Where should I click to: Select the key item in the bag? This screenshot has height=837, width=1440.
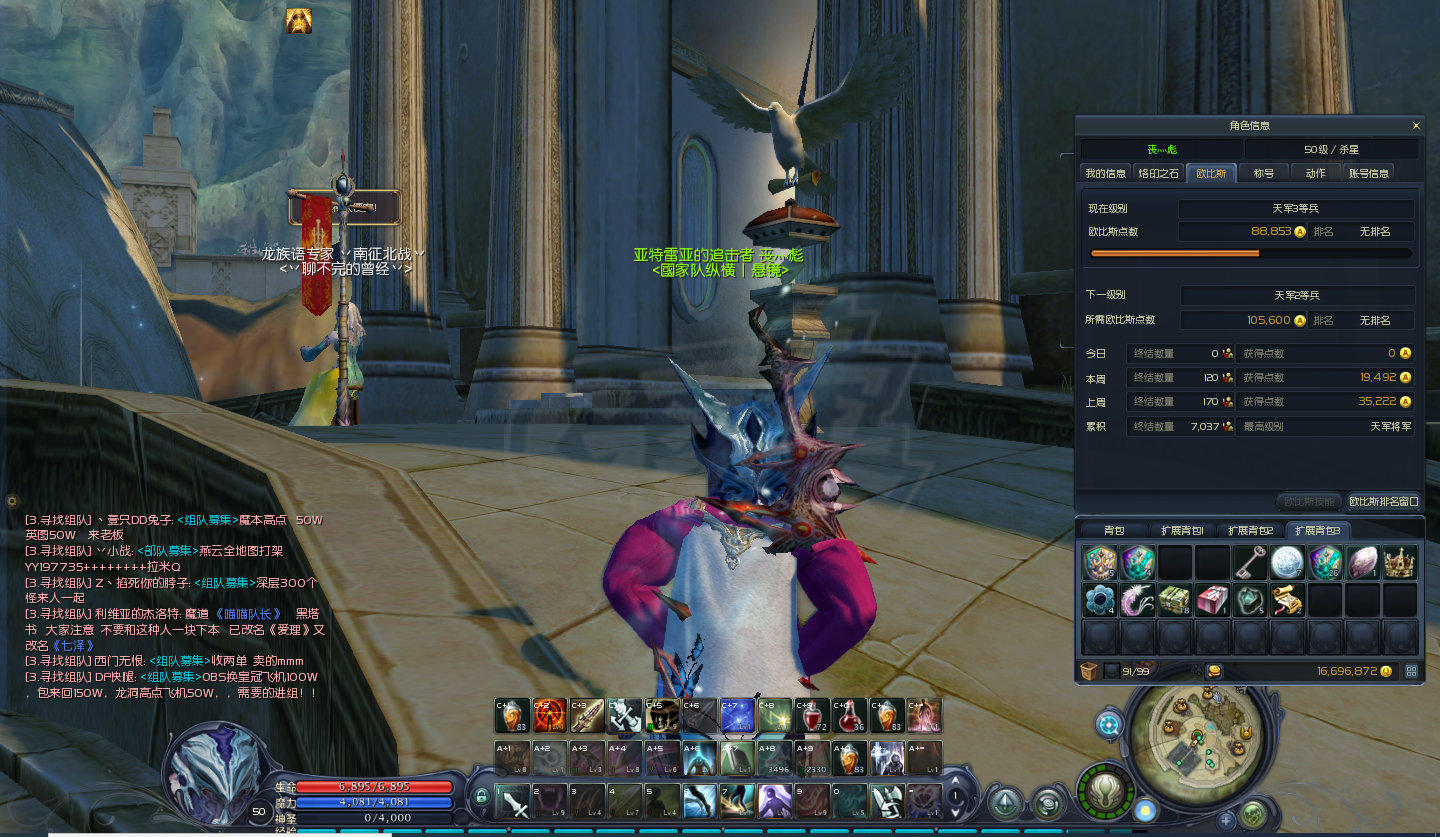click(x=1250, y=562)
